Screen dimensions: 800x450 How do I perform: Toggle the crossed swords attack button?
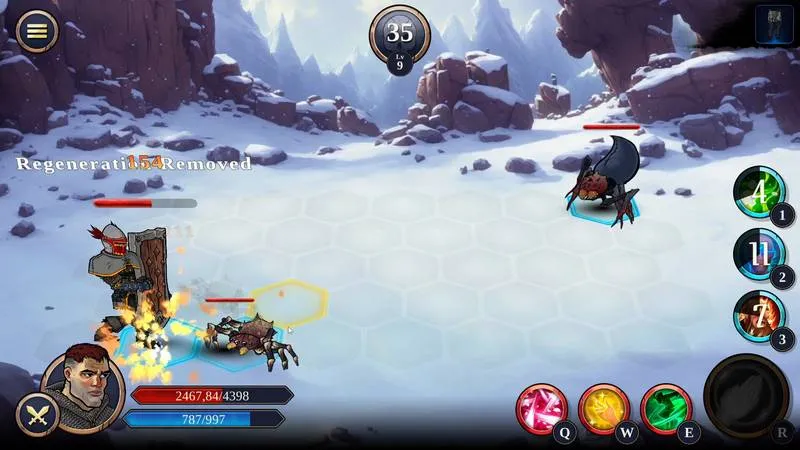tap(37, 415)
